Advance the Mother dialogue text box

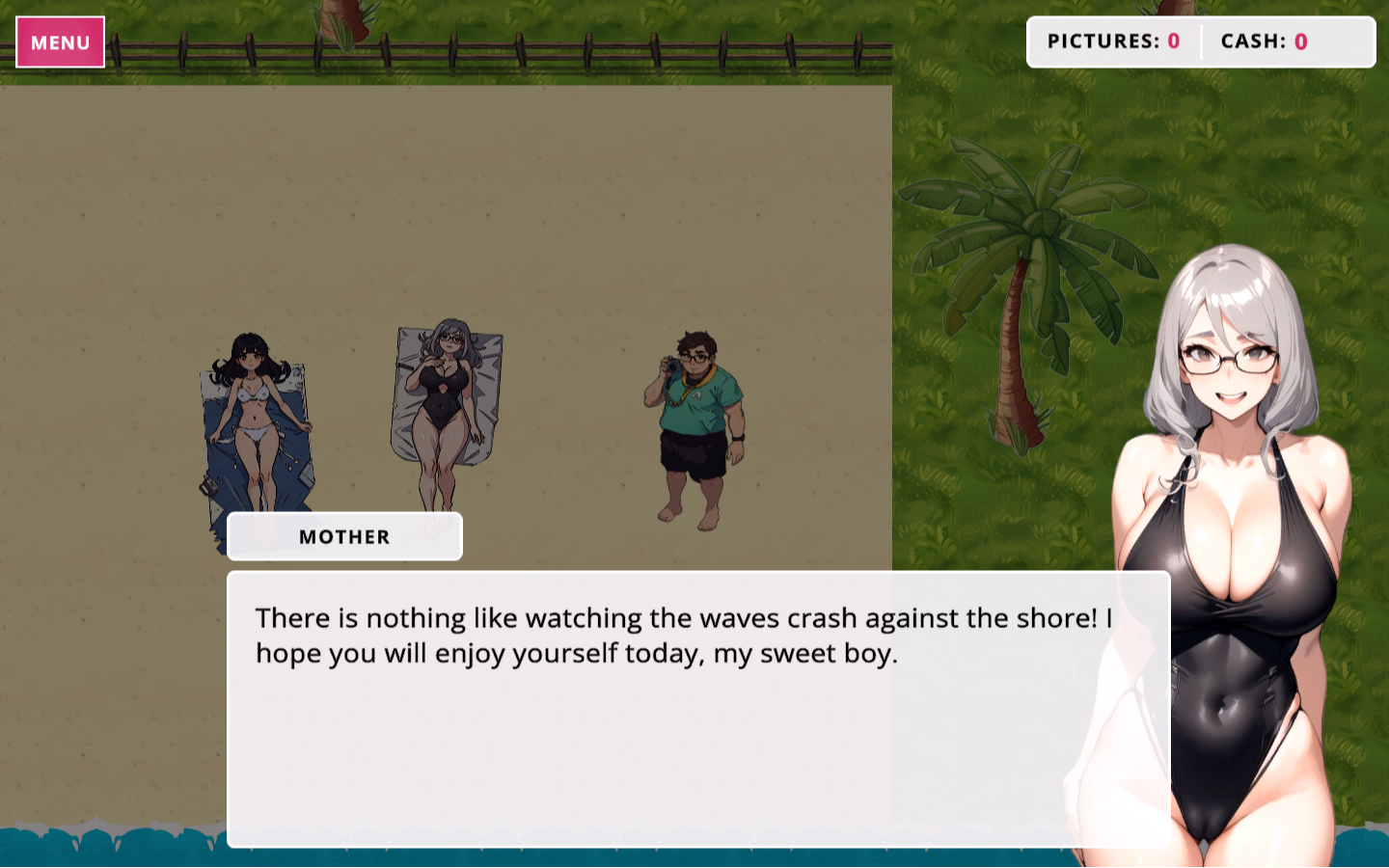[697, 709]
